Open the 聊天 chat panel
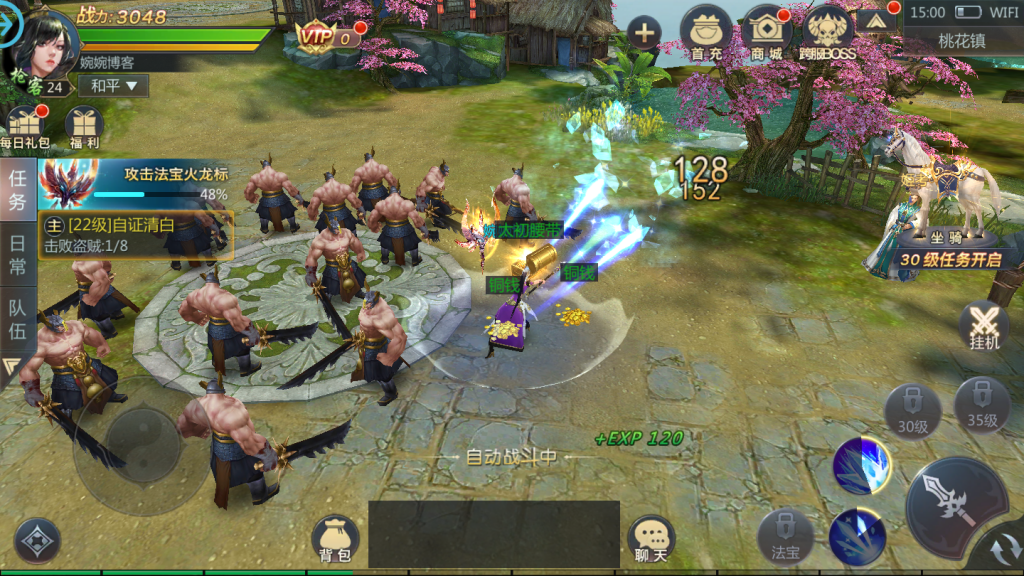The width and height of the screenshot is (1024, 576). coord(651,540)
